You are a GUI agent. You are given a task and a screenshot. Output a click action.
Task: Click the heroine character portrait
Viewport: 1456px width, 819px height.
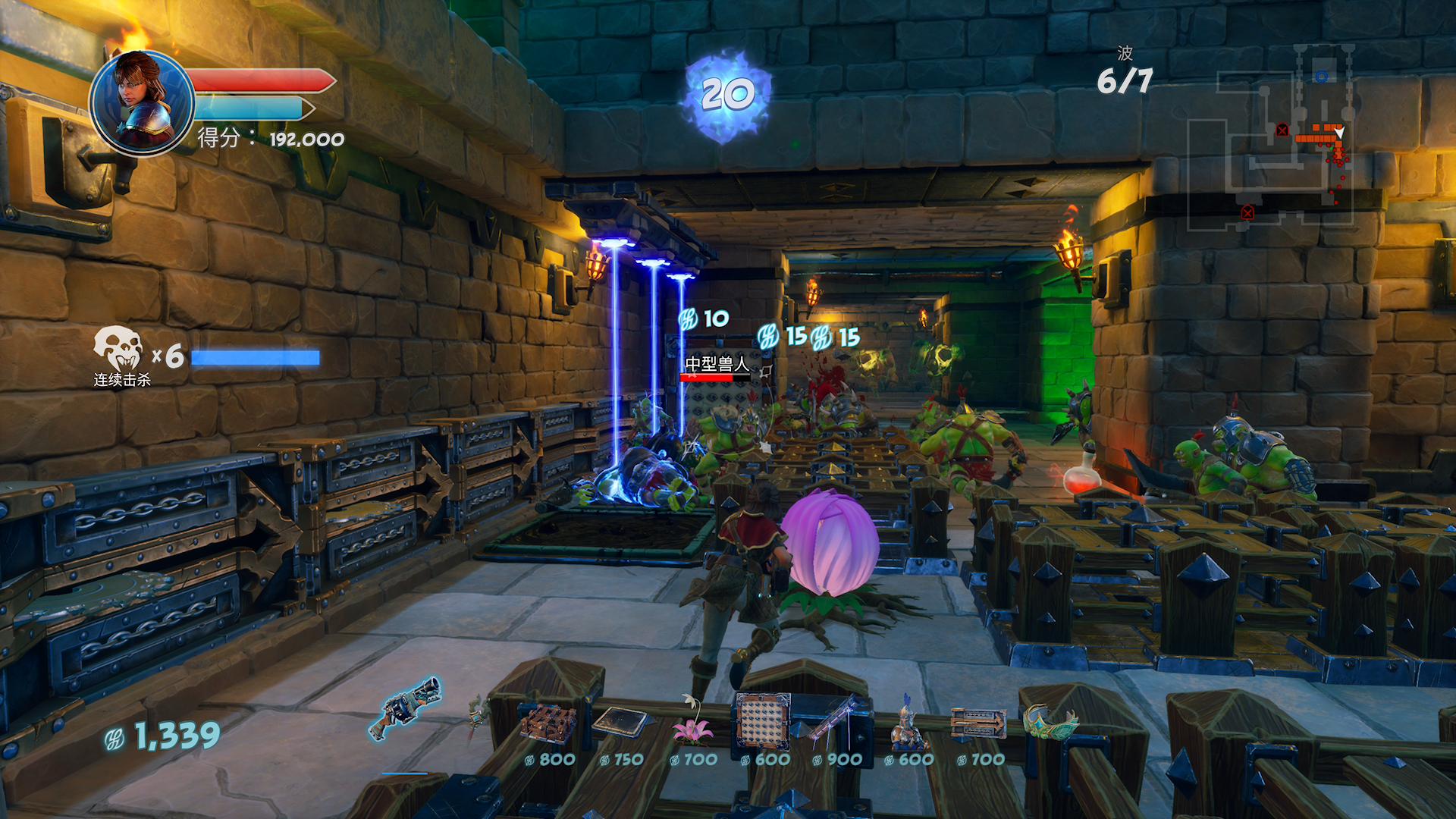pos(142,103)
